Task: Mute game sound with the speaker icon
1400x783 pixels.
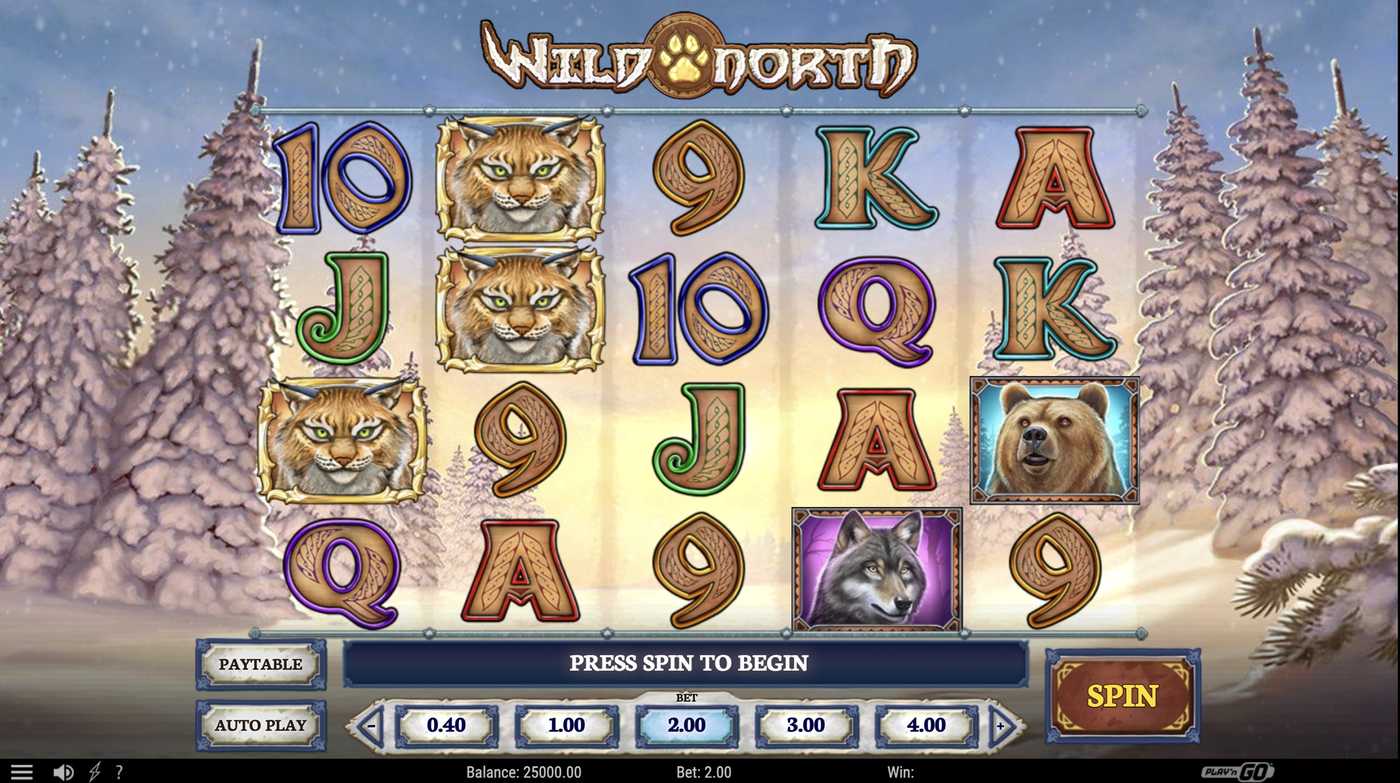Action: pyautogui.click(x=62, y=770)
